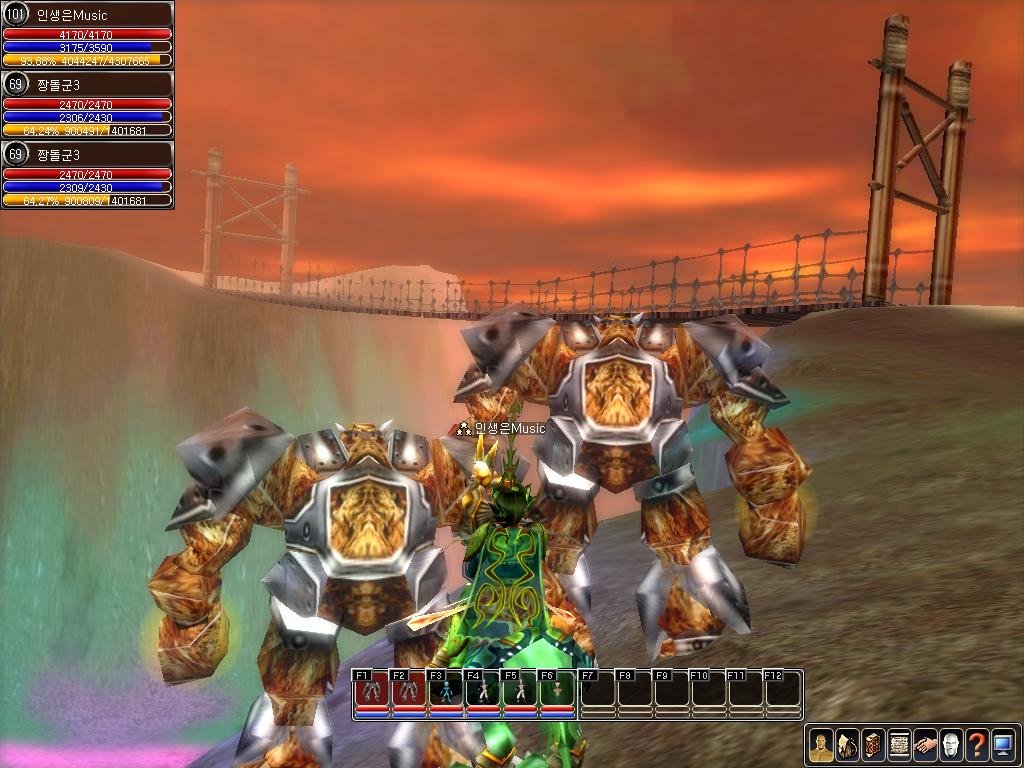Open help with the question mark icon
The image size is (1024, 768).
(x=977, y=745)
